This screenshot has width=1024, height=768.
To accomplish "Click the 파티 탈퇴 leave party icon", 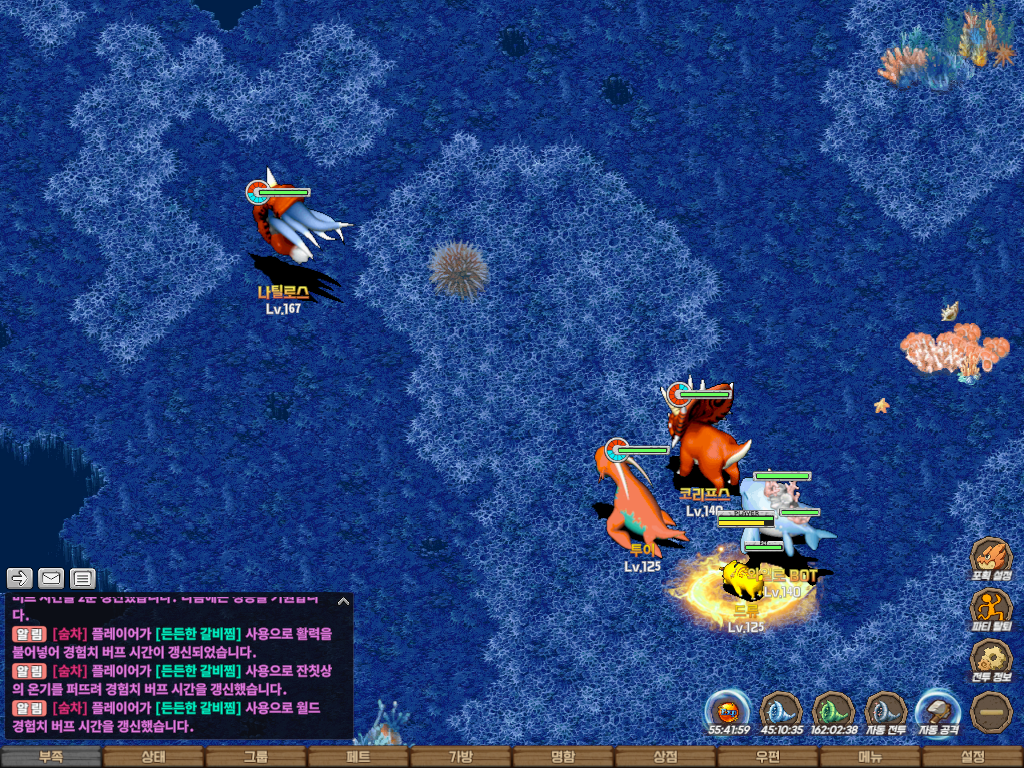I will 991,609.
